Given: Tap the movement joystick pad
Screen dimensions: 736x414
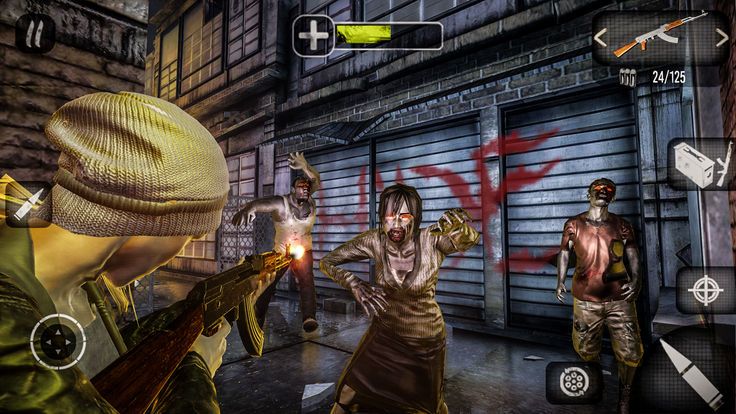Looking at the screenshot, I should point(57,341).
